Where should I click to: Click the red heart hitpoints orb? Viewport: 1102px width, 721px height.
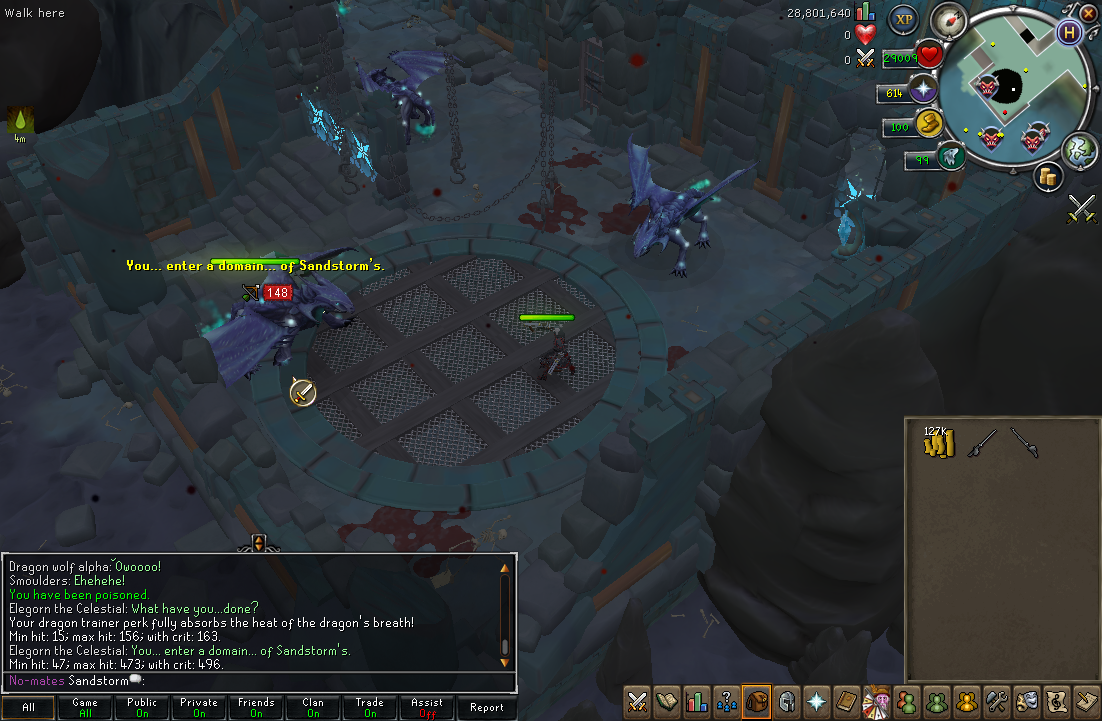[x=929, y=56]
